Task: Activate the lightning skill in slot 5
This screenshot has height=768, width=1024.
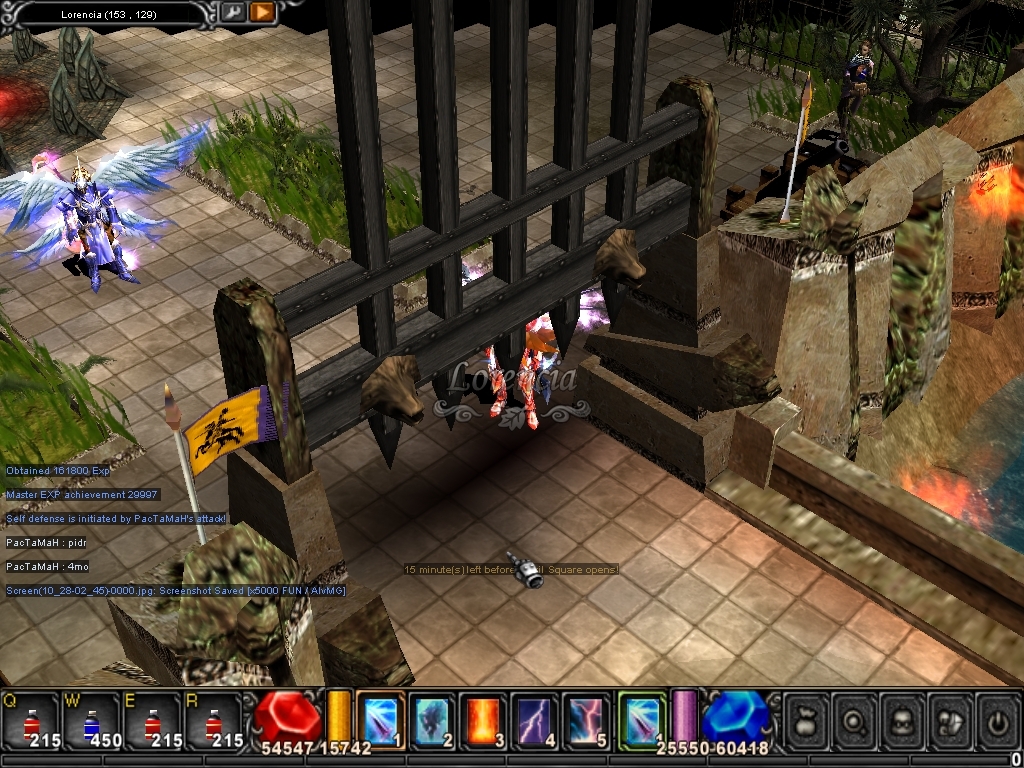Action: coord(586,720)
